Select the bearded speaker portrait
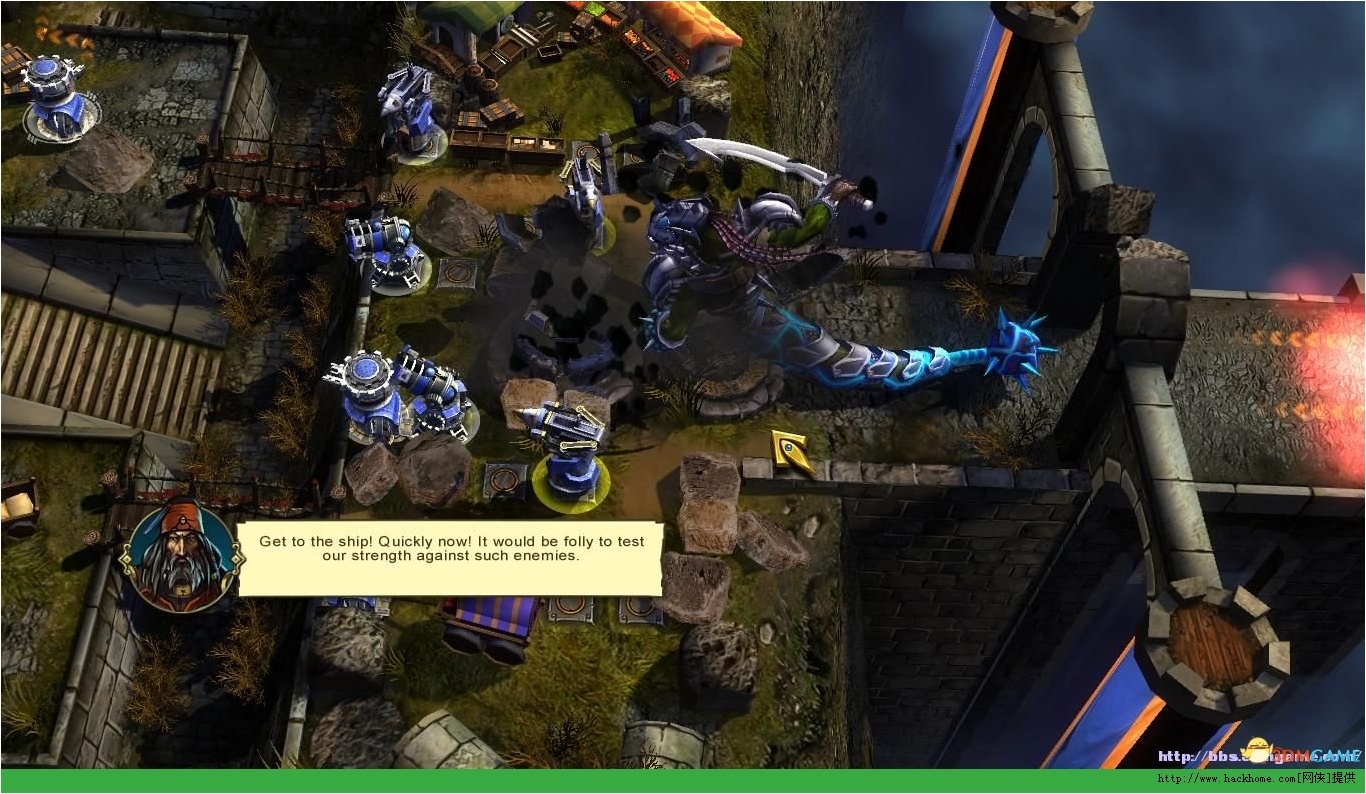The image size is (1366, 794). [x=180, y=558]
